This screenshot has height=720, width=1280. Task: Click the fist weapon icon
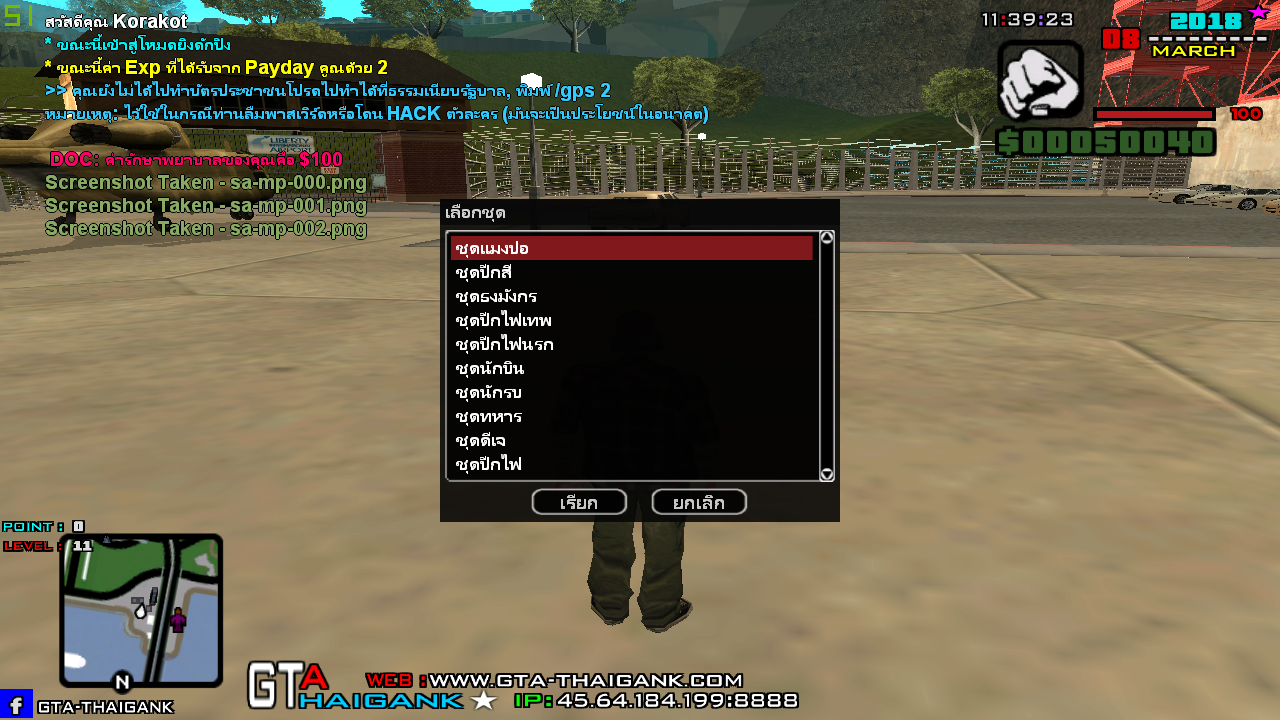point(1040,81)
